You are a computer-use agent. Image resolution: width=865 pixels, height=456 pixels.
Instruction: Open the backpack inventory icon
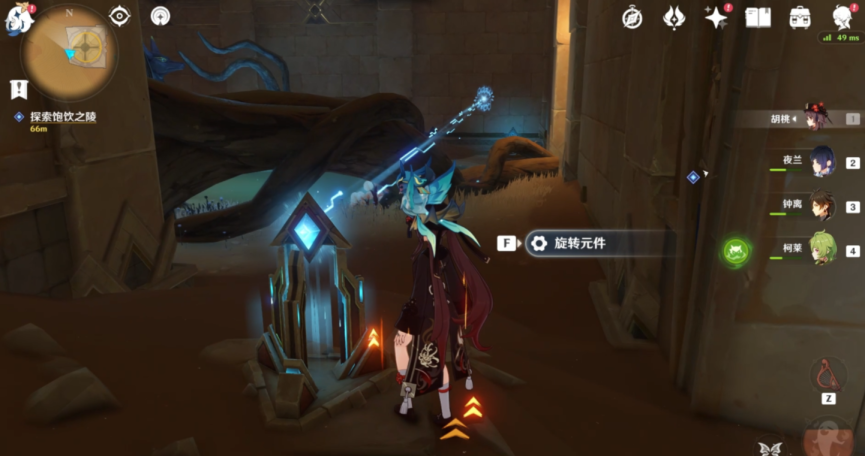tap(800, 17)
